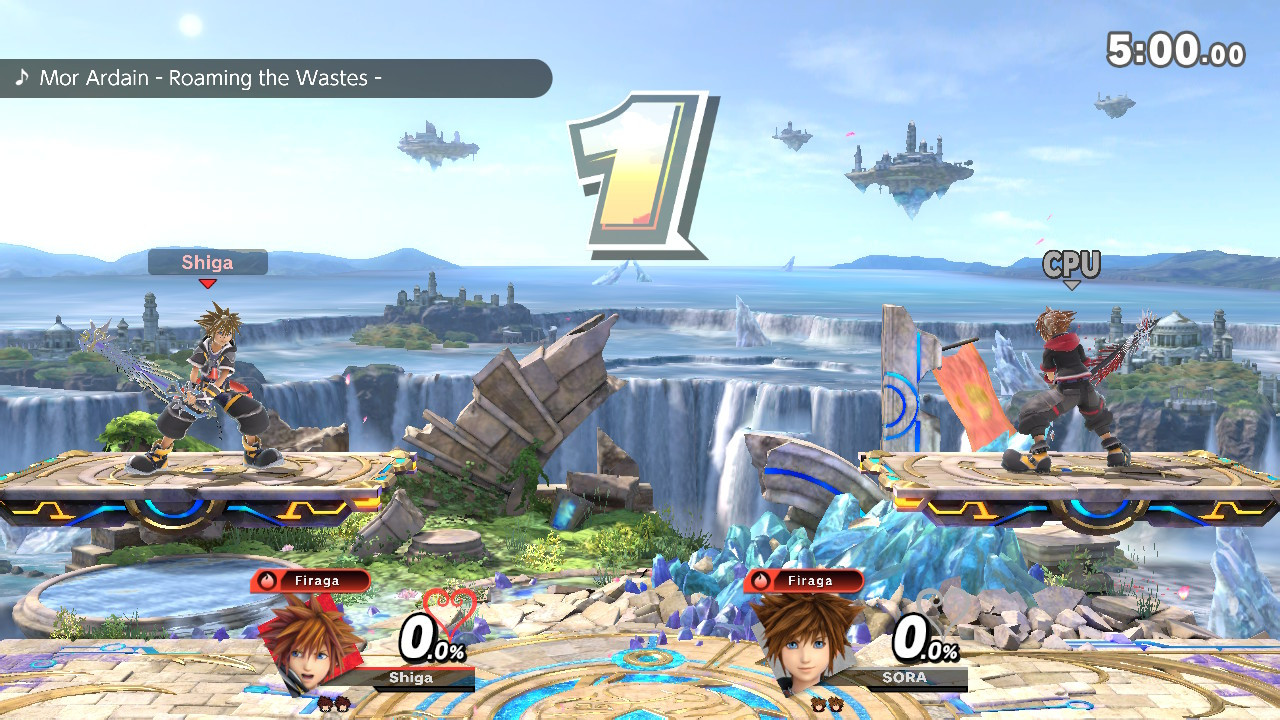Click Sora's second stock head icon
The image size is (1280, 720).
(x=836, y=704)
